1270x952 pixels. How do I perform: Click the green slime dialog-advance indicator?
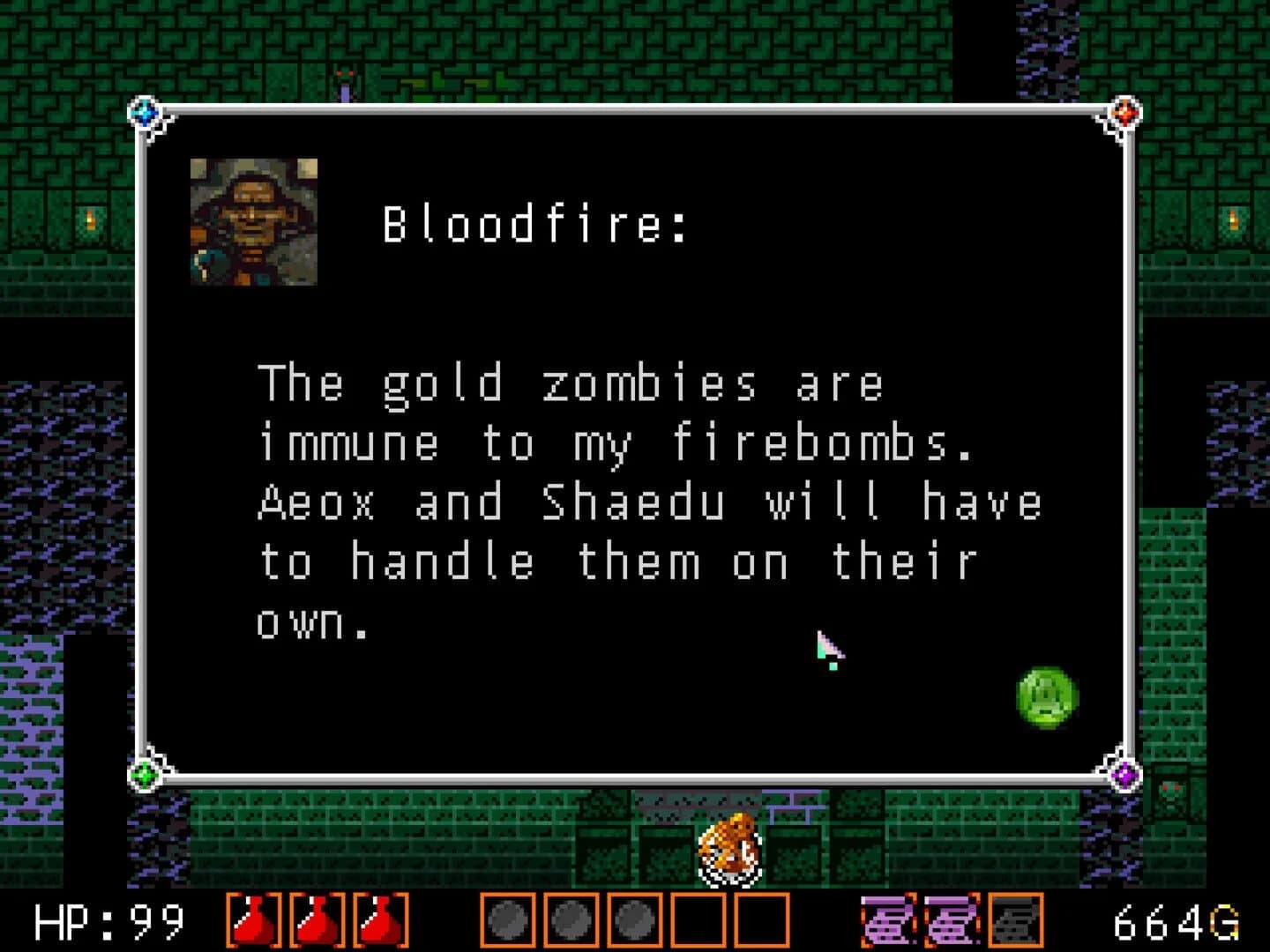click(x=1048, y=697)
